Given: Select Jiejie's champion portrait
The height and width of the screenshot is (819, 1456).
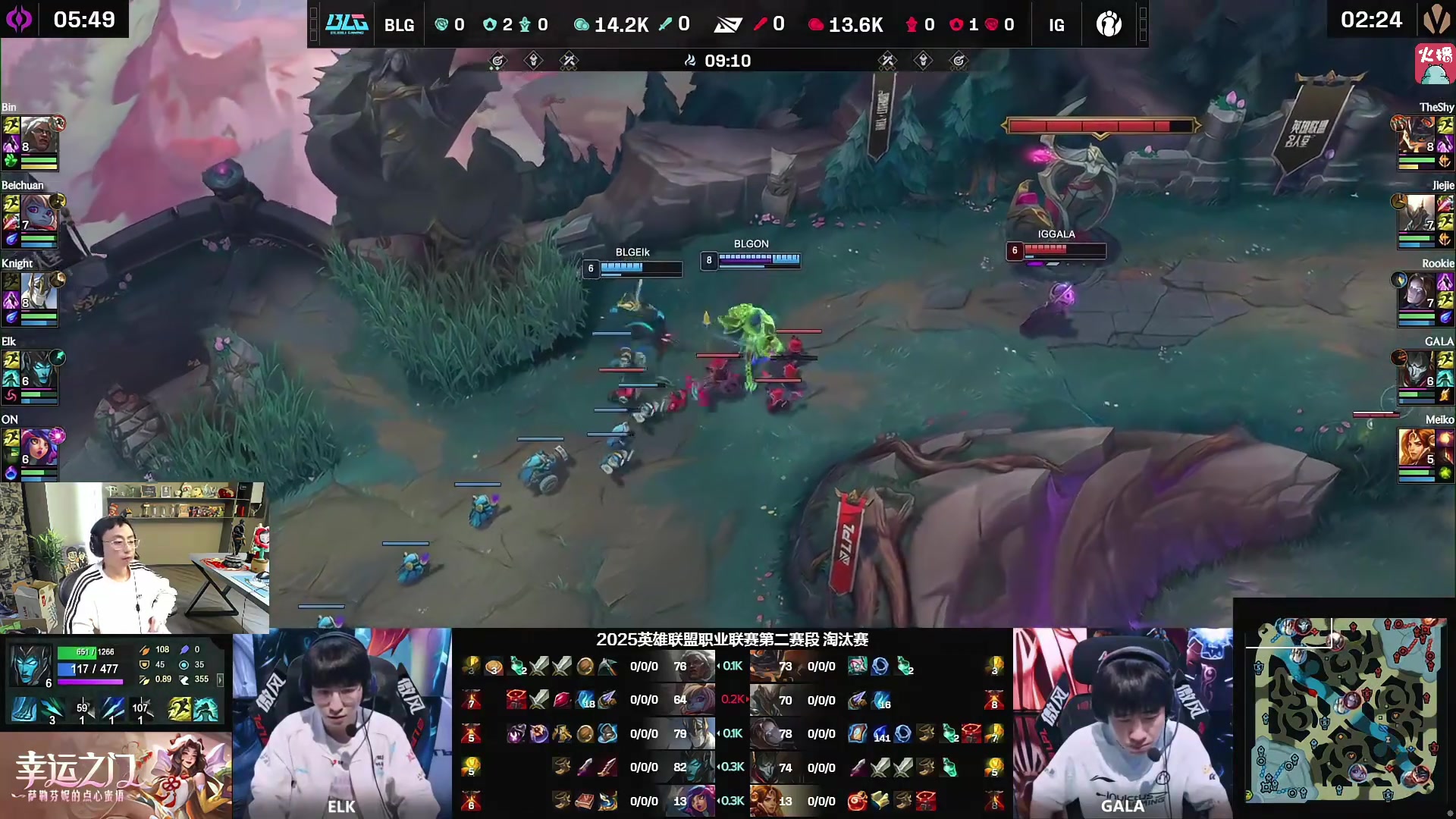Looking at the screenshot, I should tap(1417, 212).
